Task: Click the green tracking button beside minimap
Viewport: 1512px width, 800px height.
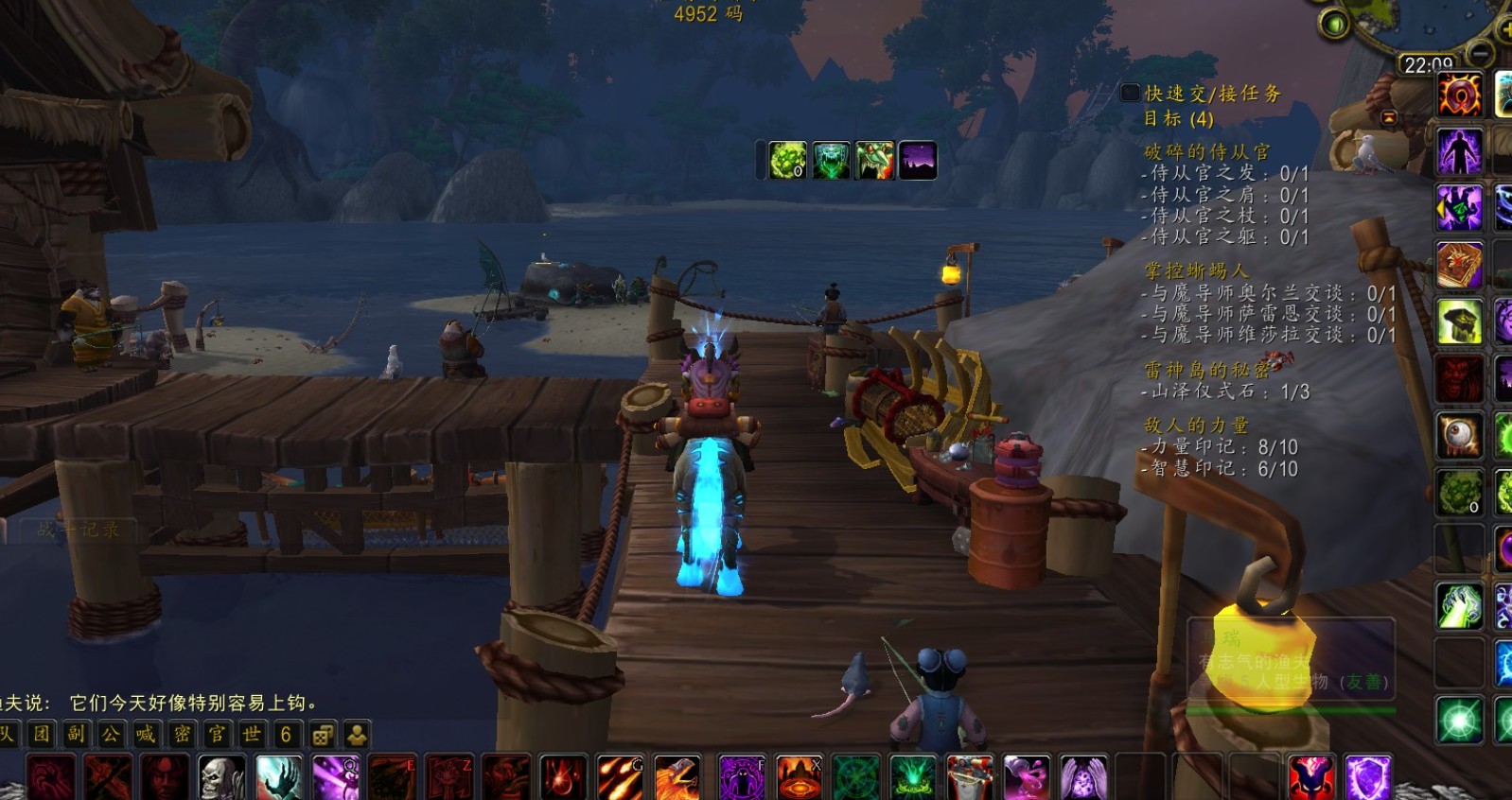Action: tap(1334, 24)
